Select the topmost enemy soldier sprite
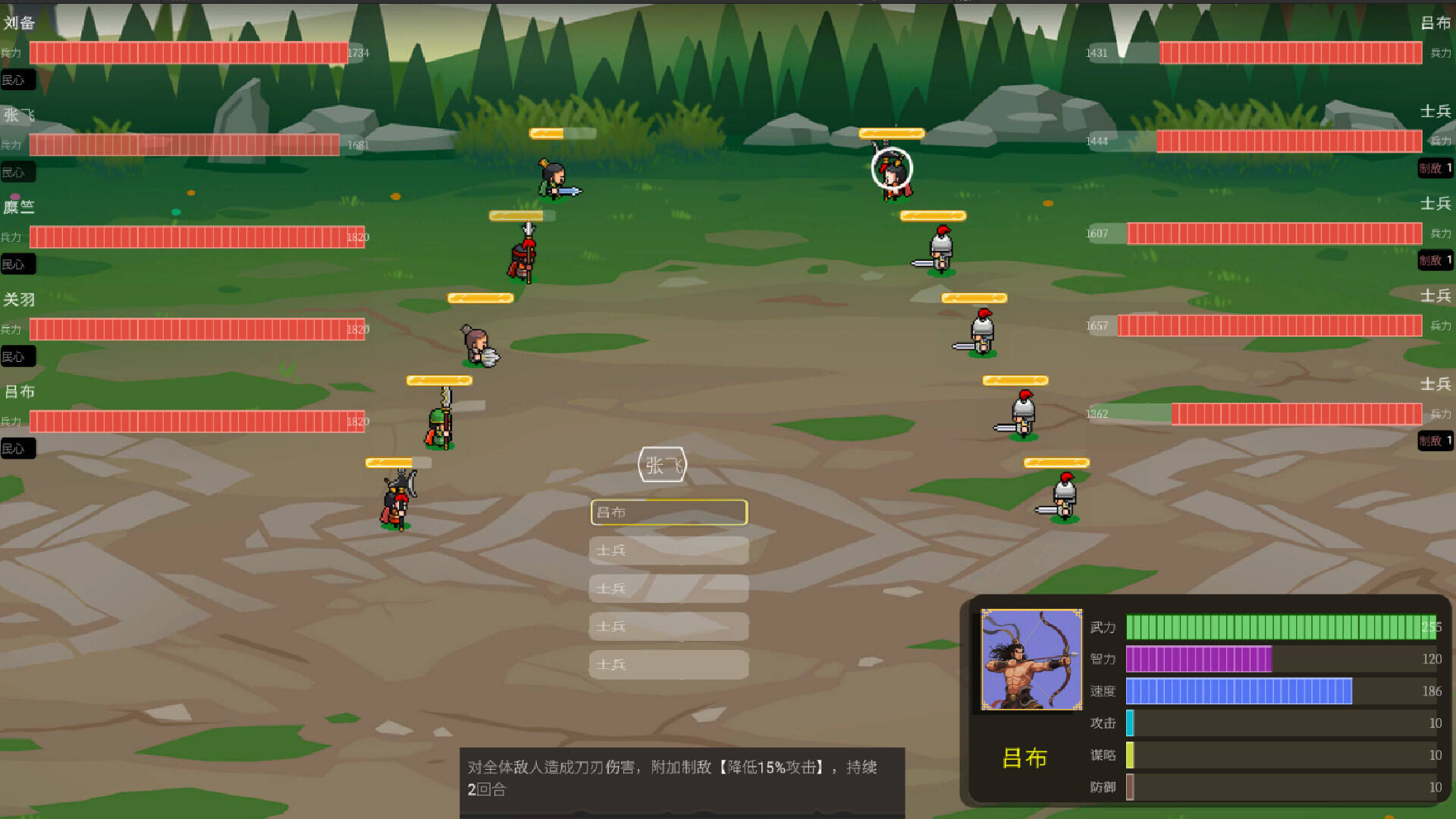The height and width of the screenshot is (819, 1456). tap(940, 250)
